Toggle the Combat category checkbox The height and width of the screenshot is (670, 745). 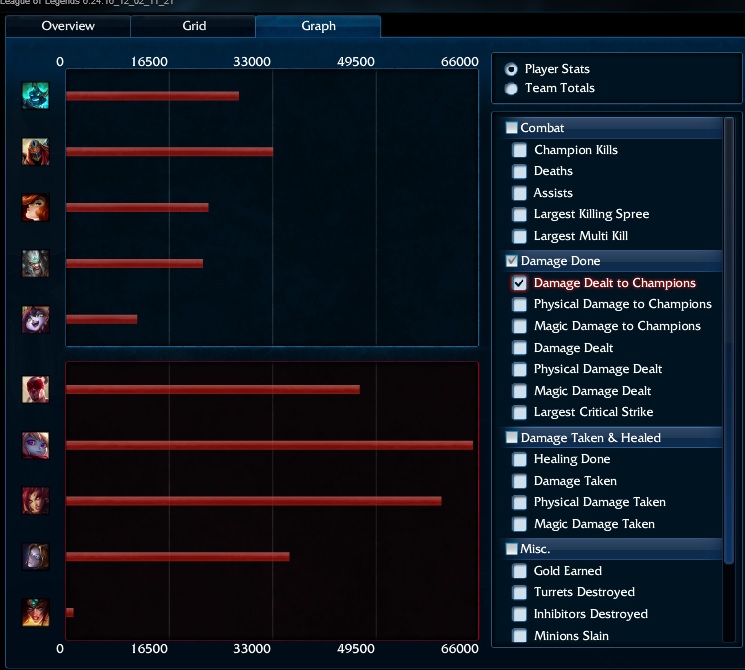pyautogui.click(x=512, y=128)
